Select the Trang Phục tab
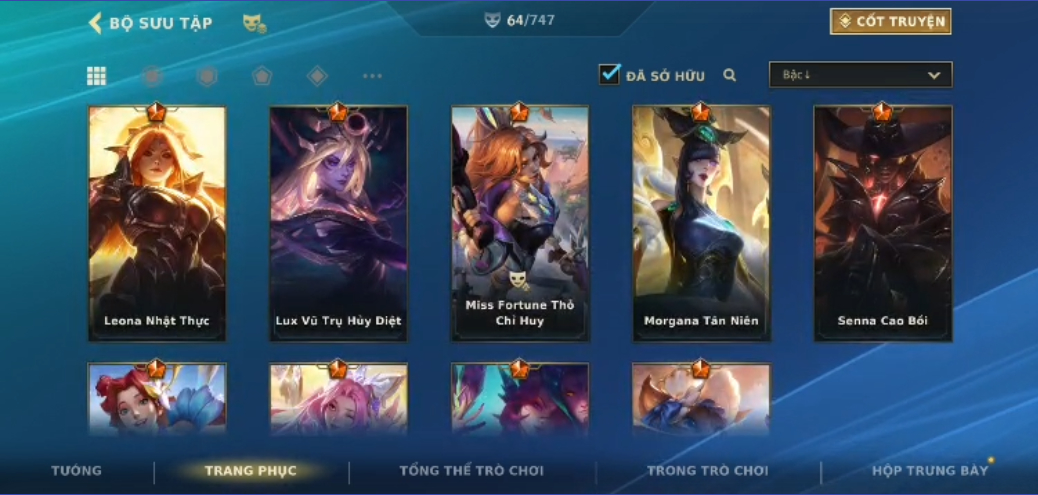Image resolution: width=1038 pixels, height=495 pixels. [x=250, y=471]
